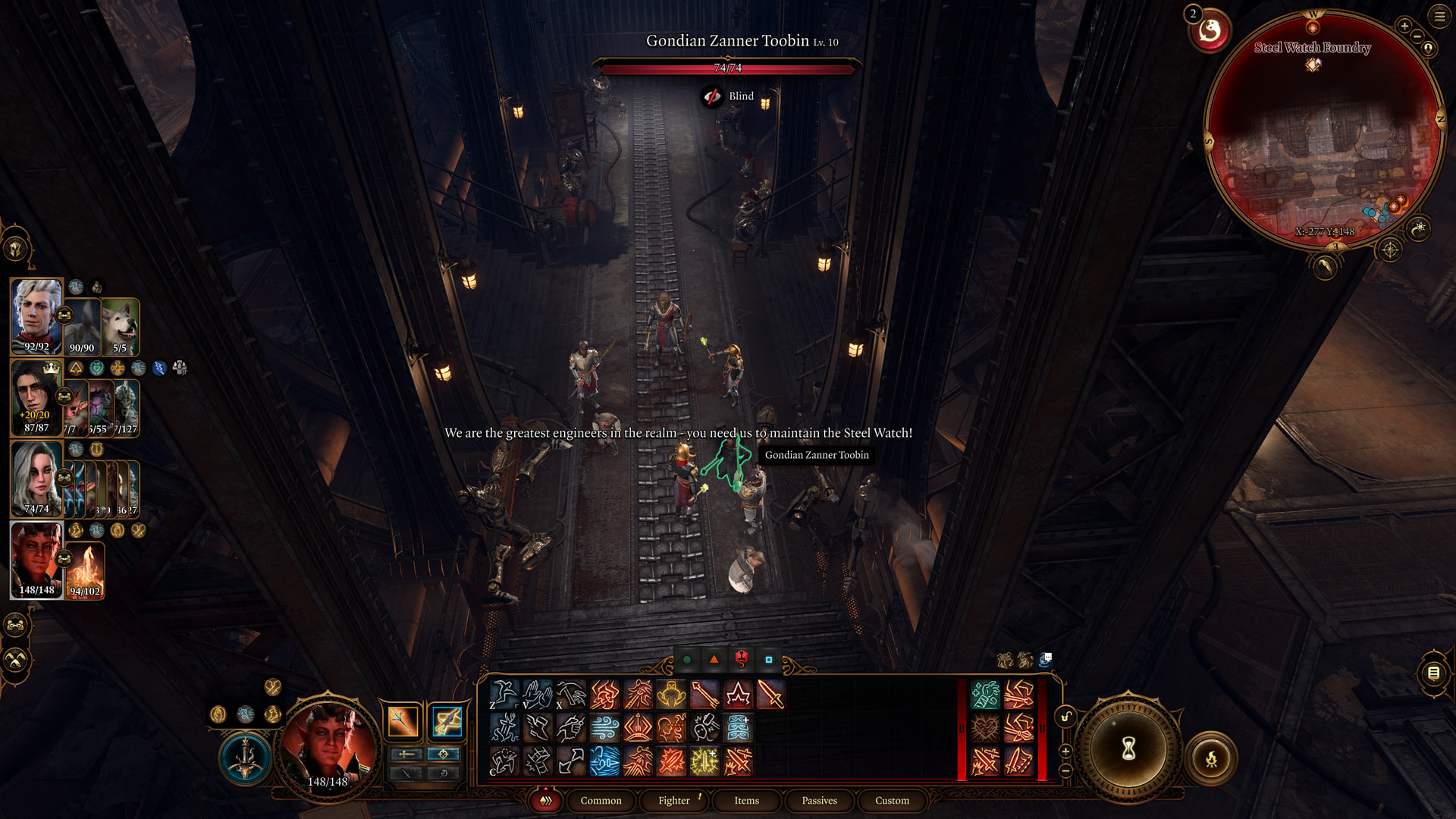Open the main menu hamburger button
Image resolution: width=1456 pixels, height=819 pixels.
point(1439,16)
